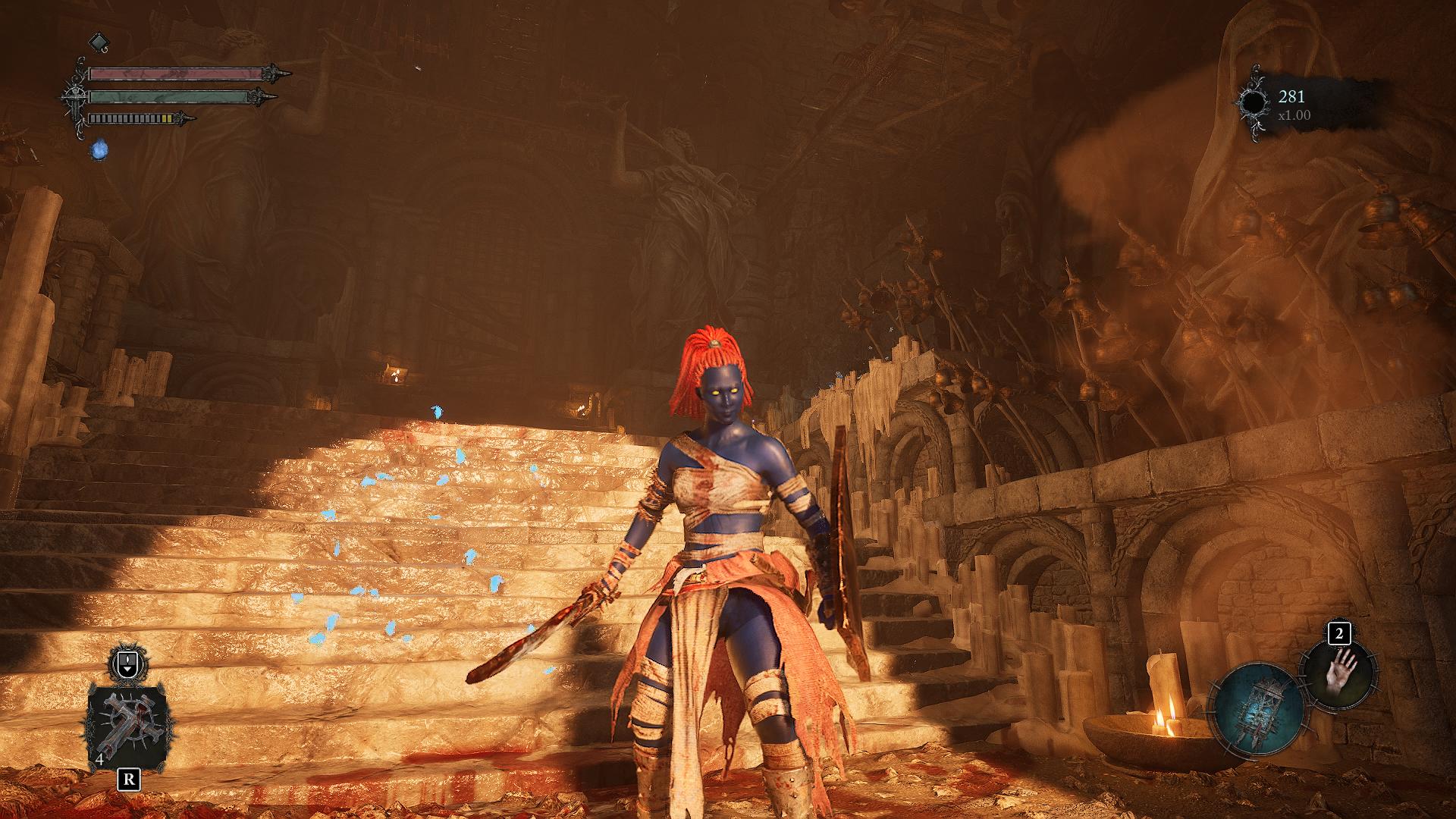Click the shield icon above the healing slot
Viewport: 1456px width, 819px height.
pos(127,665)
